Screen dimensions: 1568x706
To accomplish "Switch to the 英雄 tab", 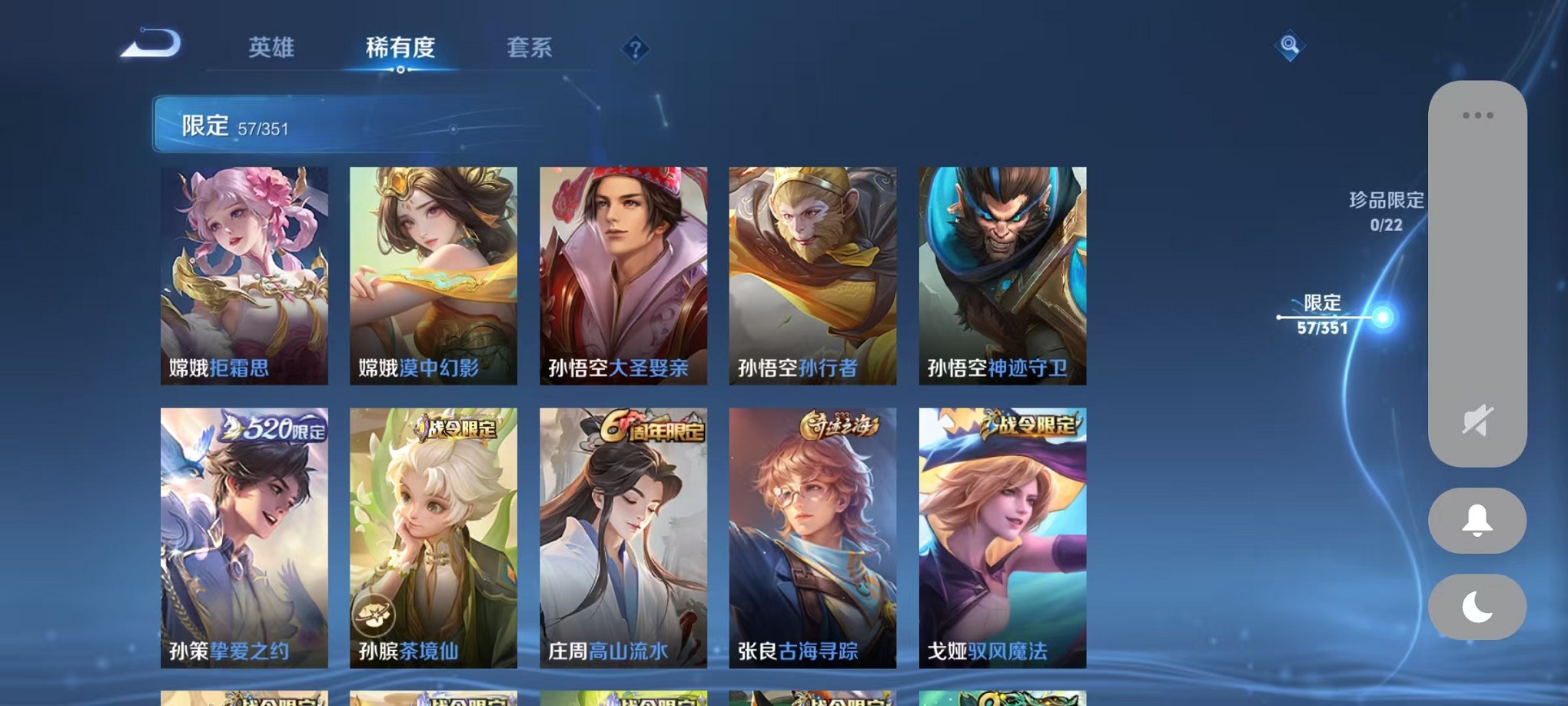I will coord(271,48).
